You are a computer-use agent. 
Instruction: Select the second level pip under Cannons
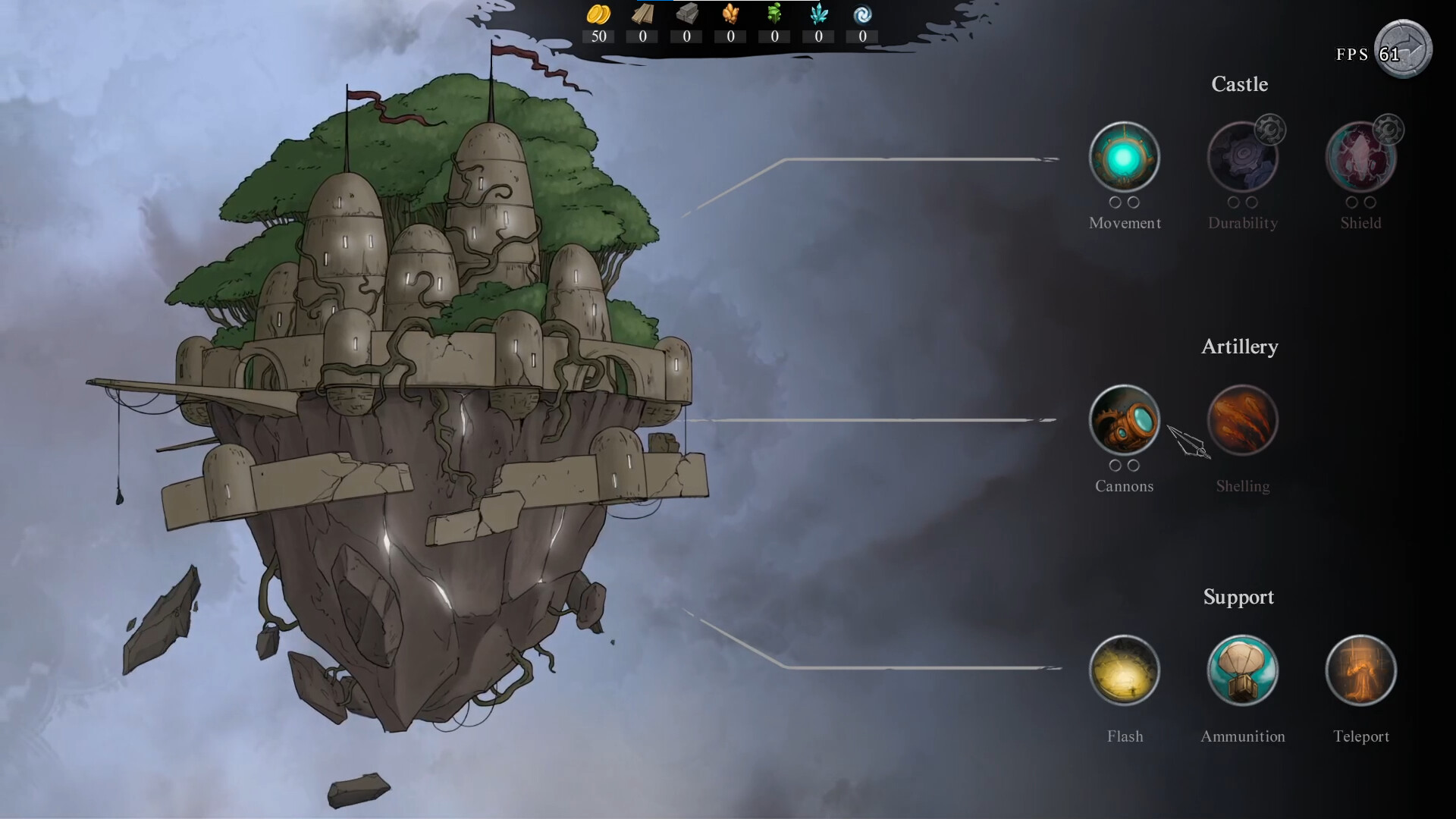[x=1134, y=466]
